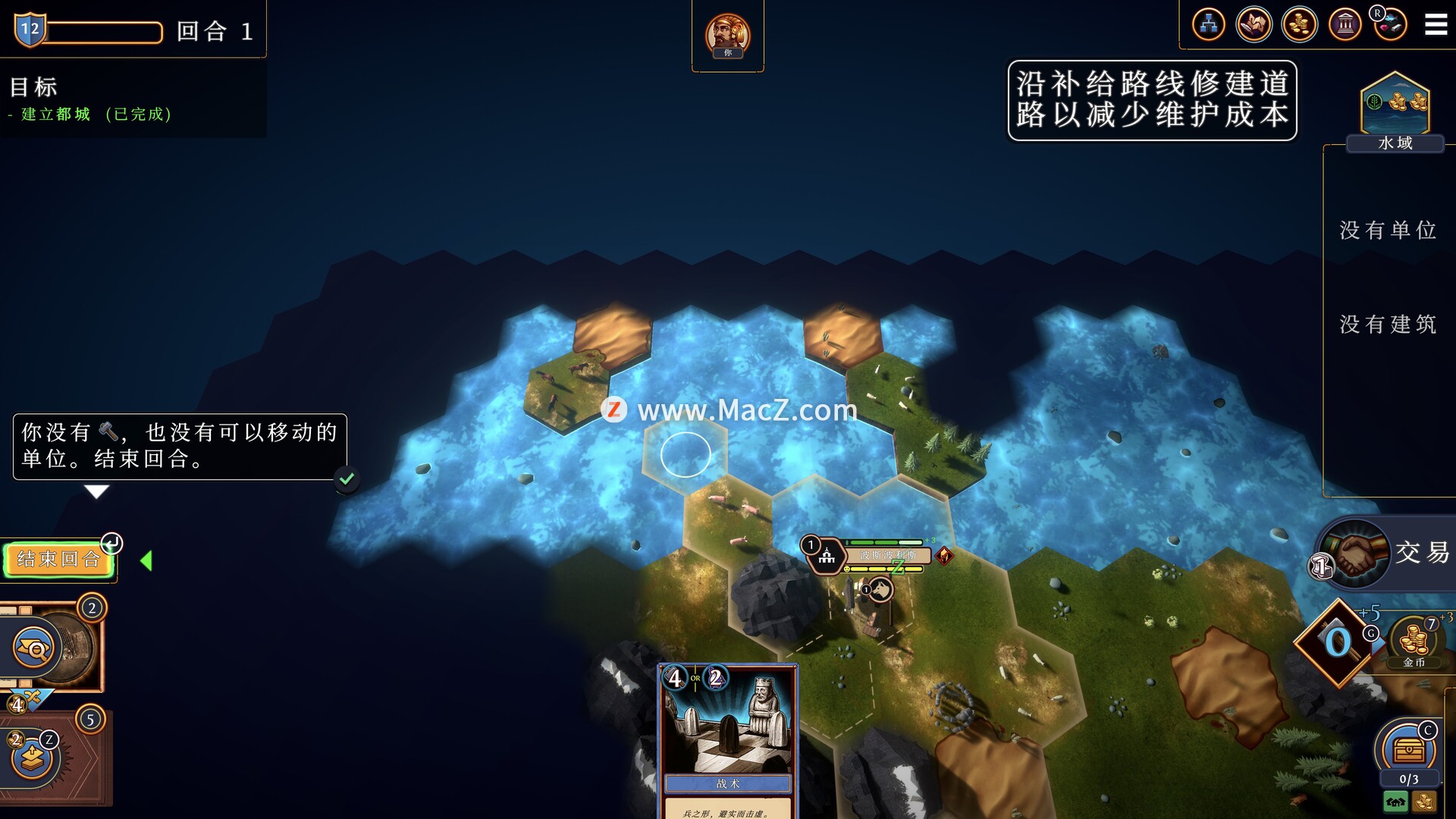
Task: Open the treasure chest 0/3 icon
Action: pos(1408,751)
